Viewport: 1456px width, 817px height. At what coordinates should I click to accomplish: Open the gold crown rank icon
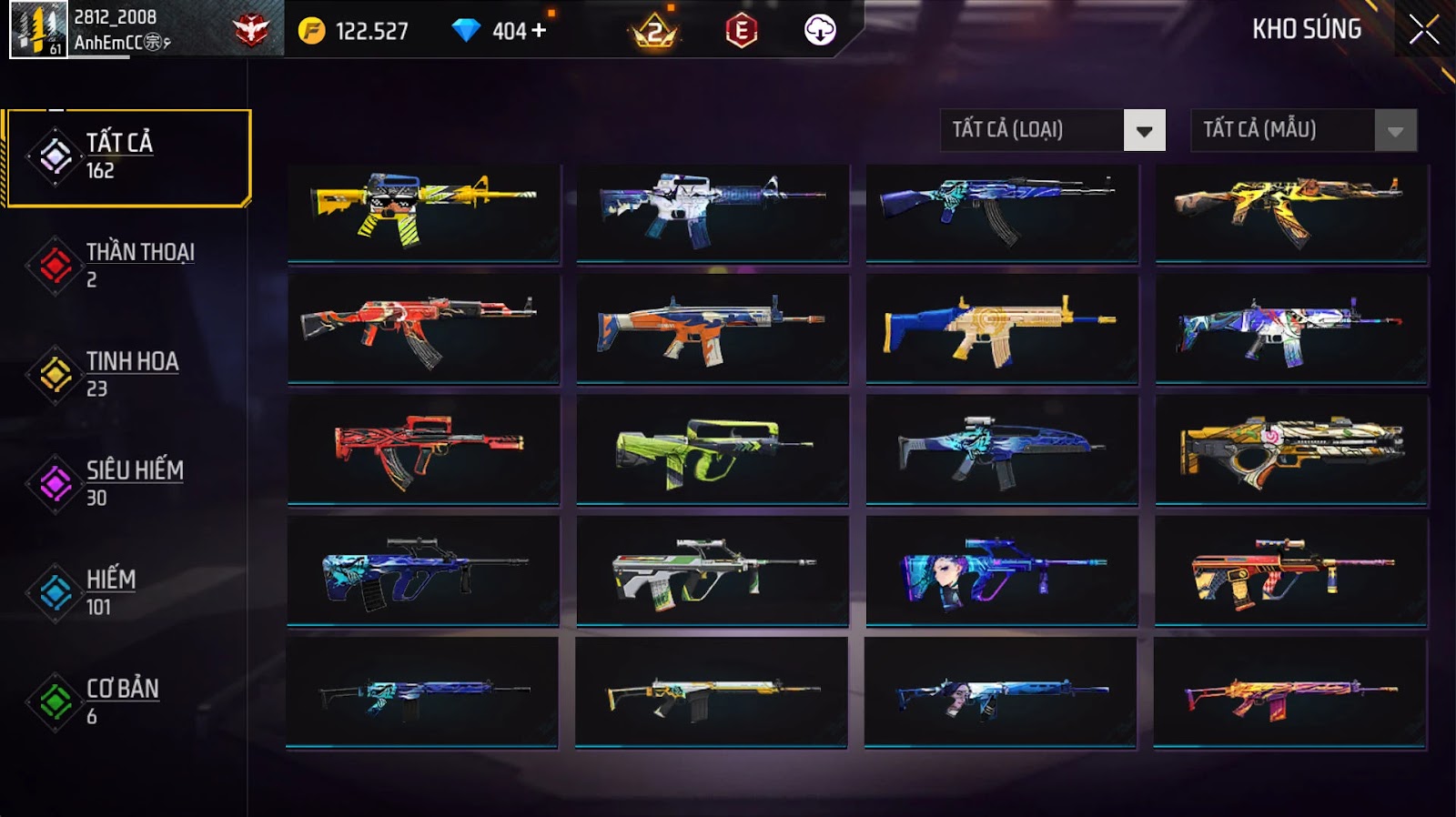click(x=654, y=32)
